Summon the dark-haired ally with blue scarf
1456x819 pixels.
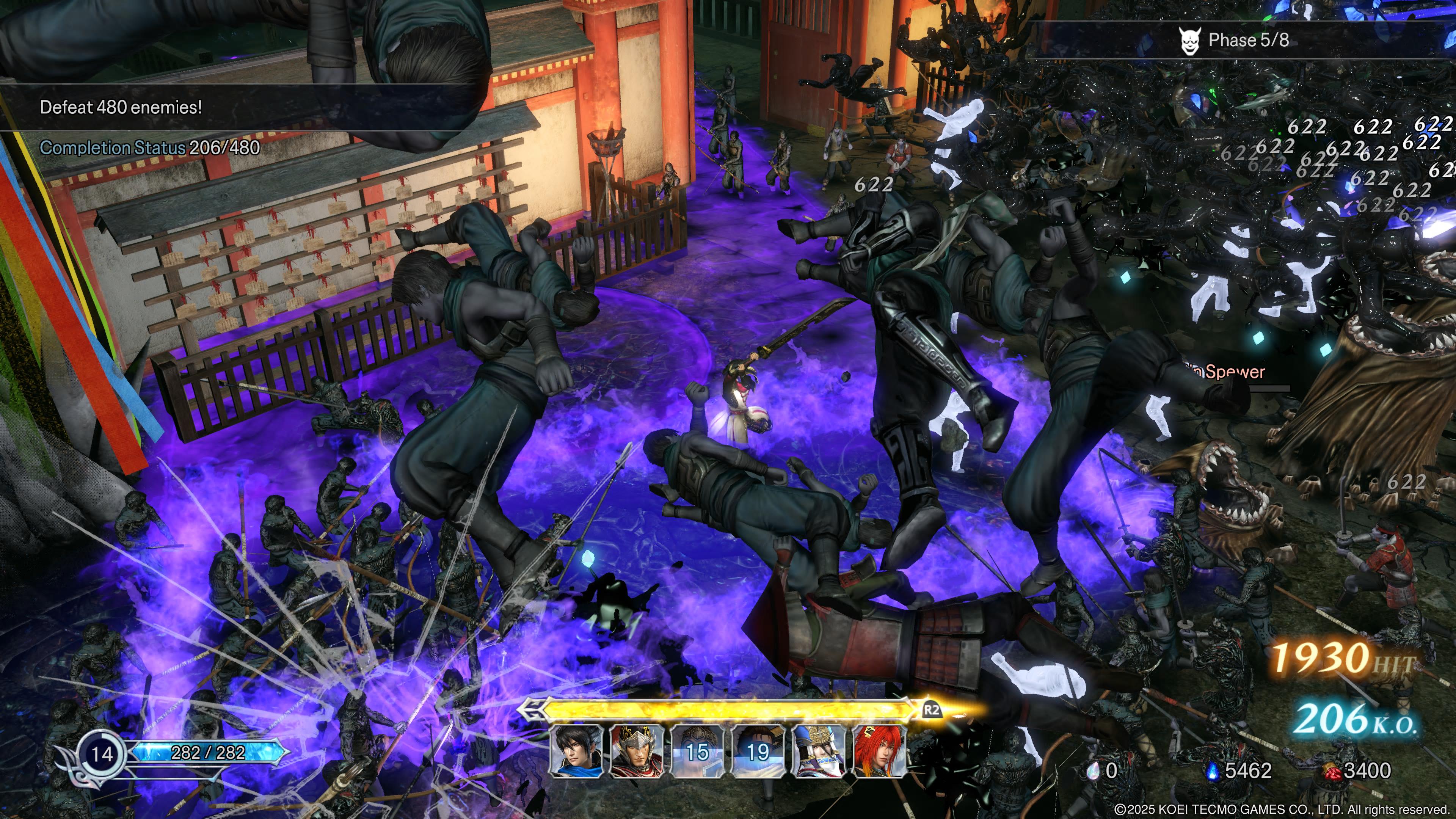(x=576, y=751)
